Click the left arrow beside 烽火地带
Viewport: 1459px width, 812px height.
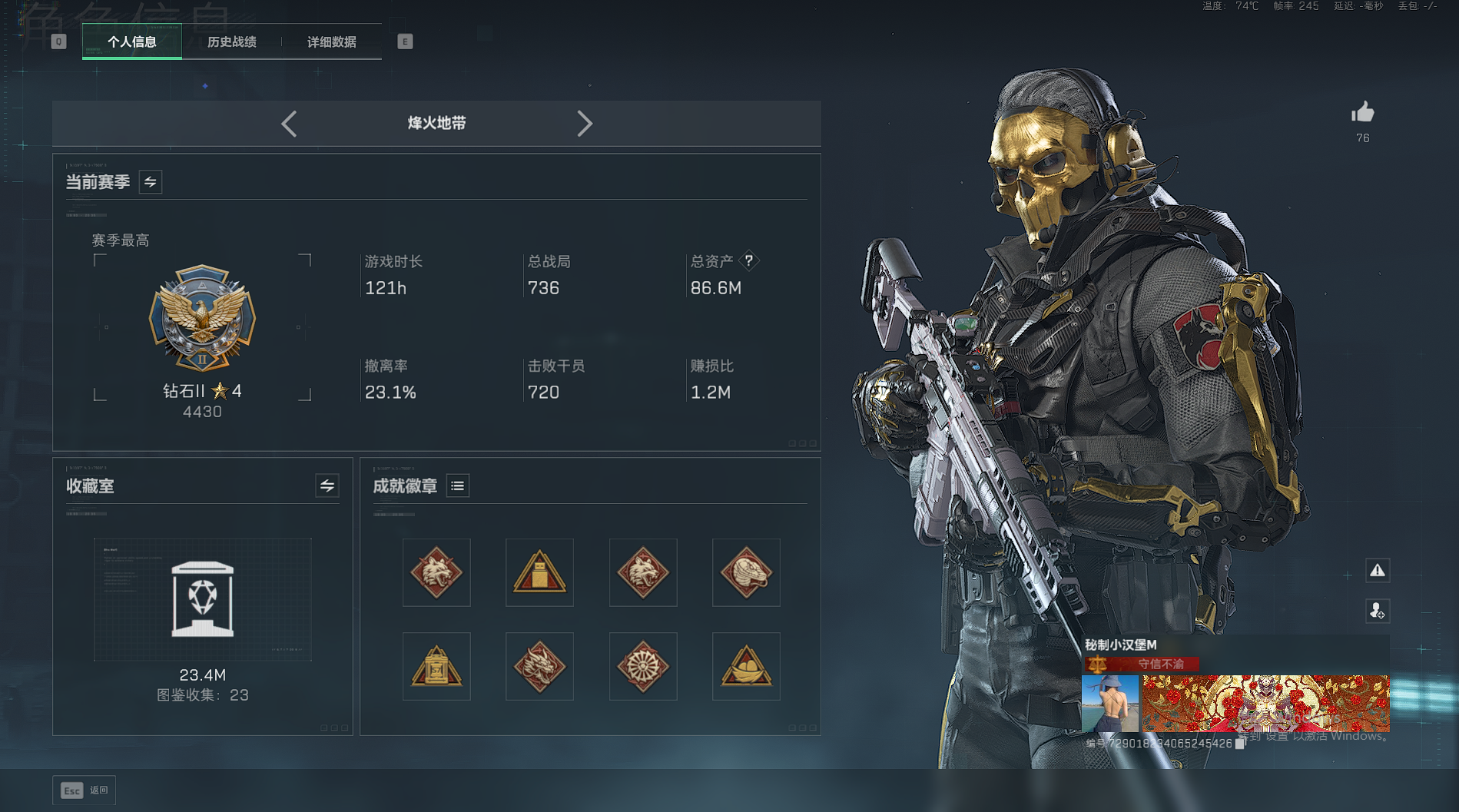289,124
